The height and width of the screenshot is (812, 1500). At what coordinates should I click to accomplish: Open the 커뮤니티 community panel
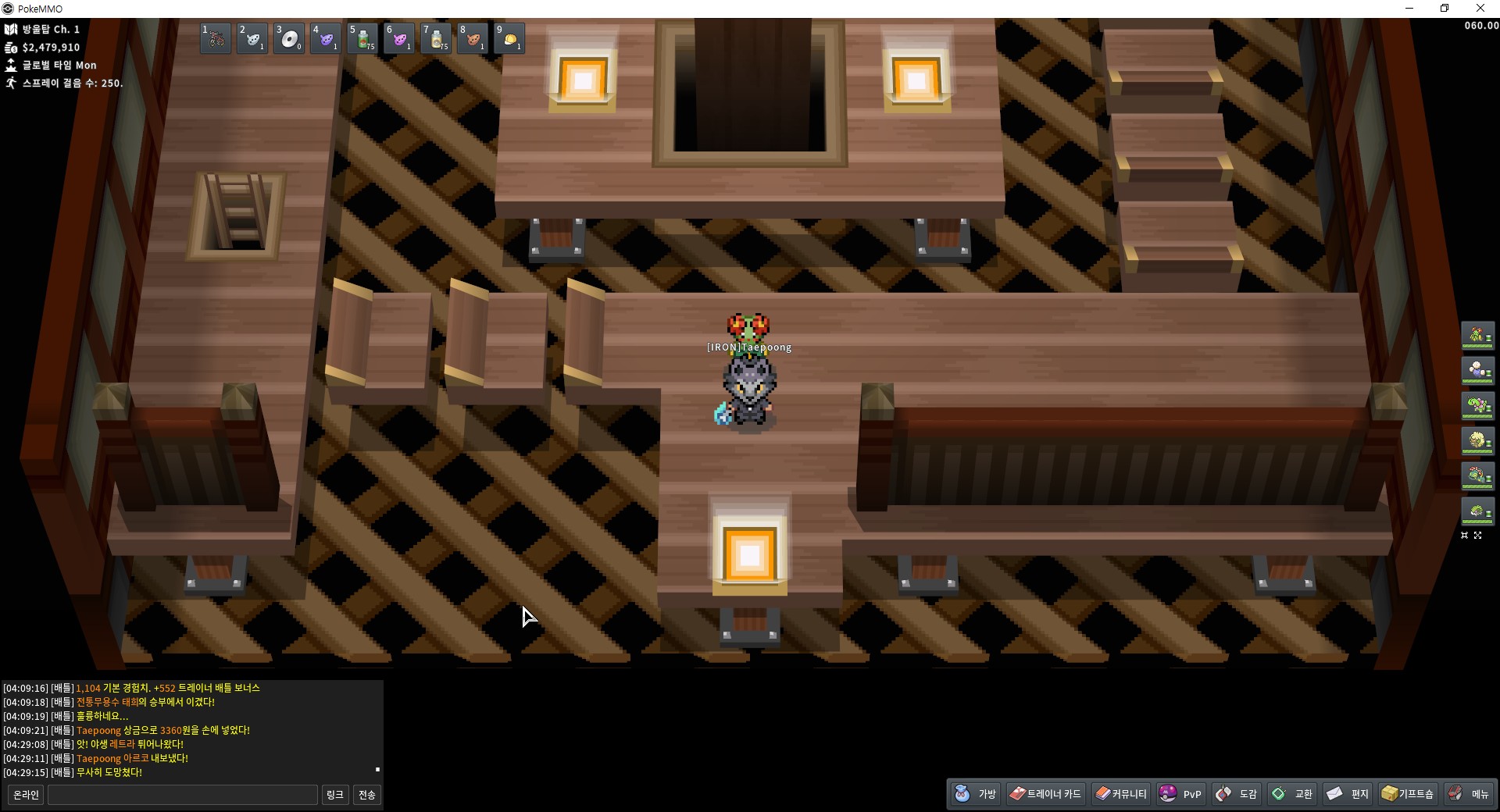1121,794
